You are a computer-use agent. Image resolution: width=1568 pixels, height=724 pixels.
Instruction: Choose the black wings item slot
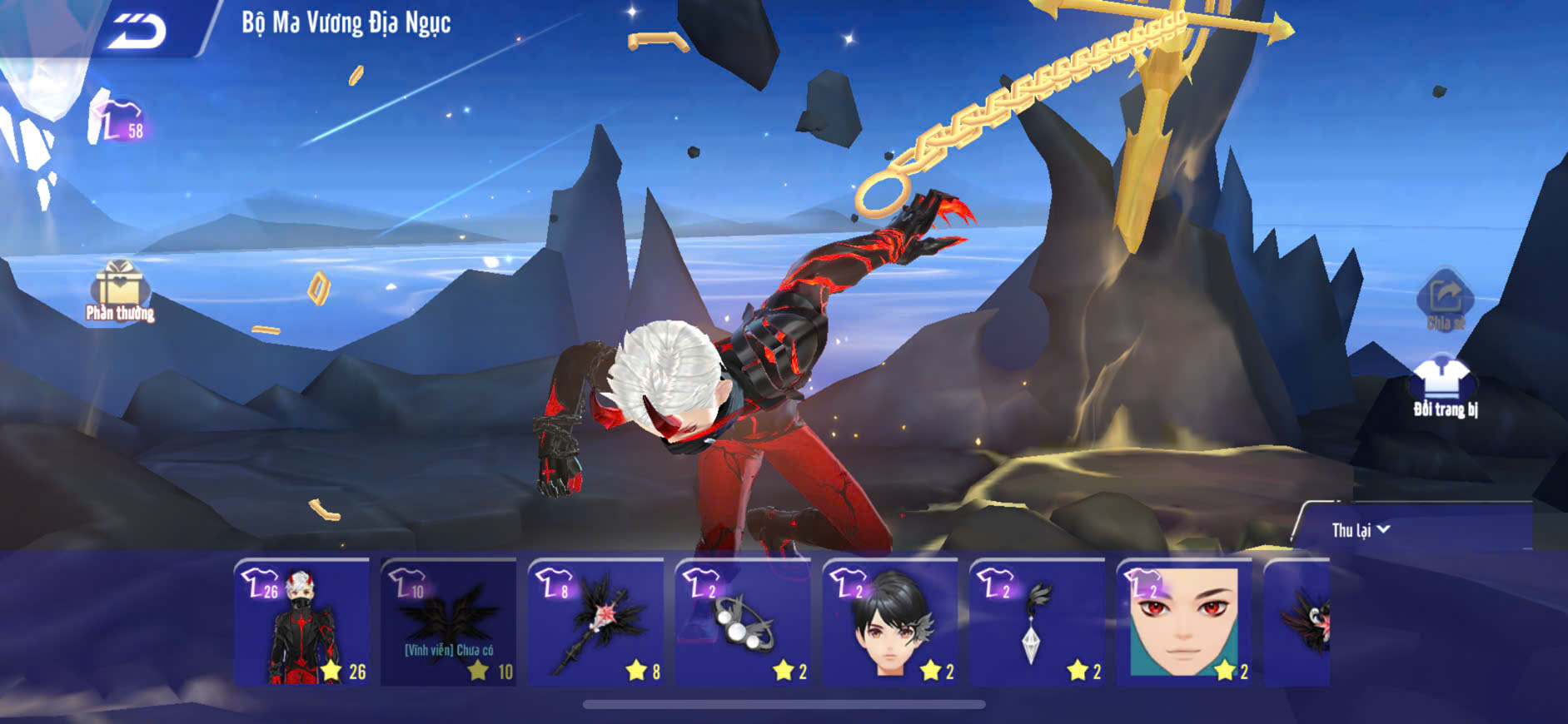pyautogui.click(x=449, y=622)
